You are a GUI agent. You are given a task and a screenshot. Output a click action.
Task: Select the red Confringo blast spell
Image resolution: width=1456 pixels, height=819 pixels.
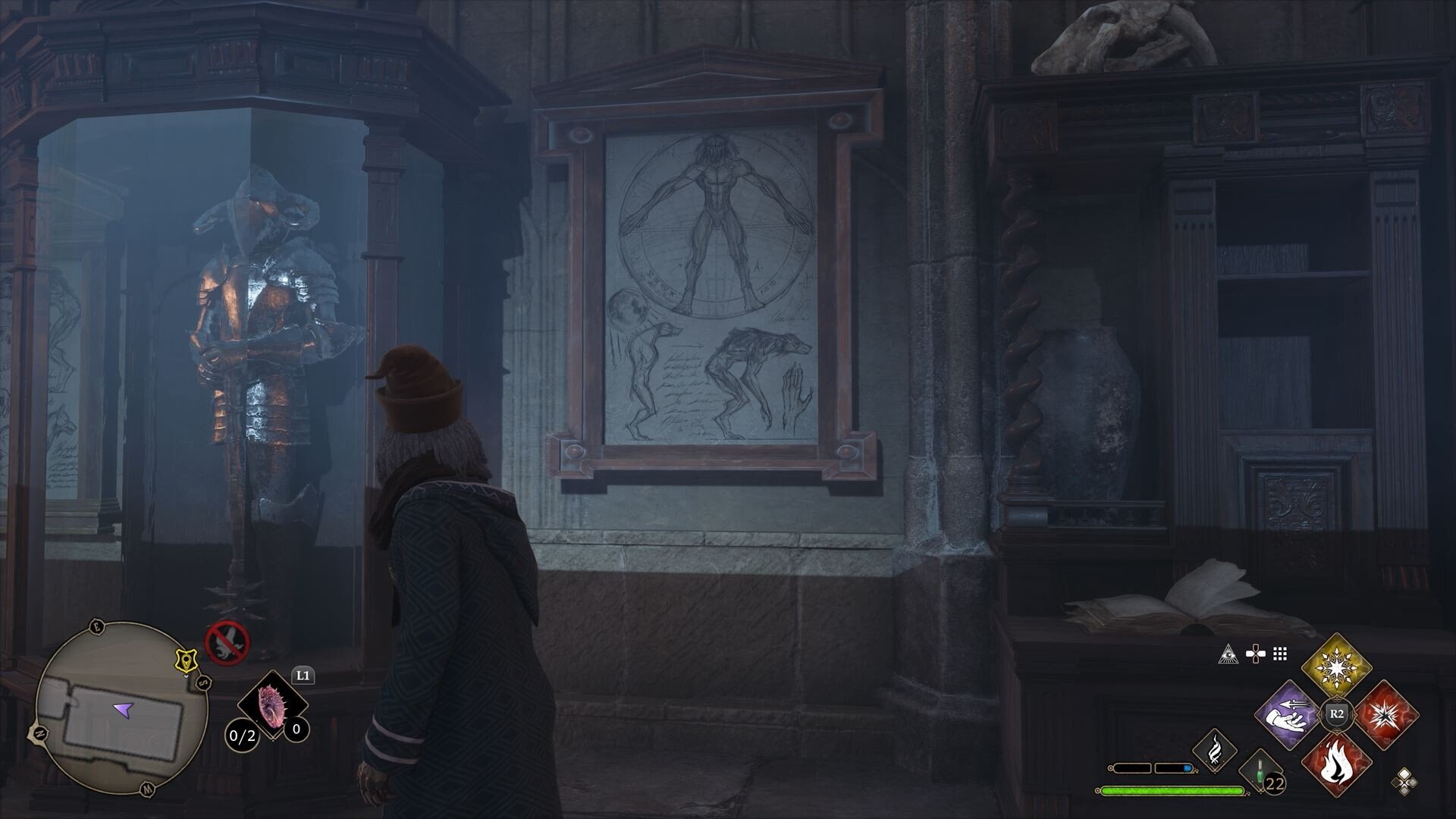pos(1386,712)
